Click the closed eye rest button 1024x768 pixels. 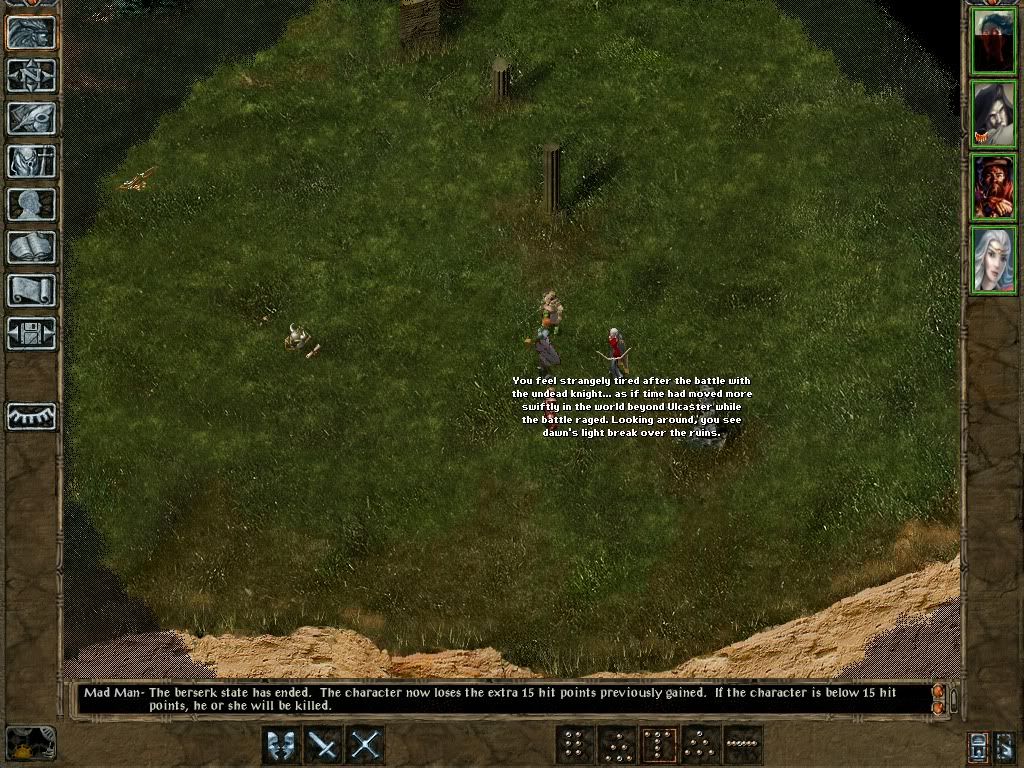point(31,416)
